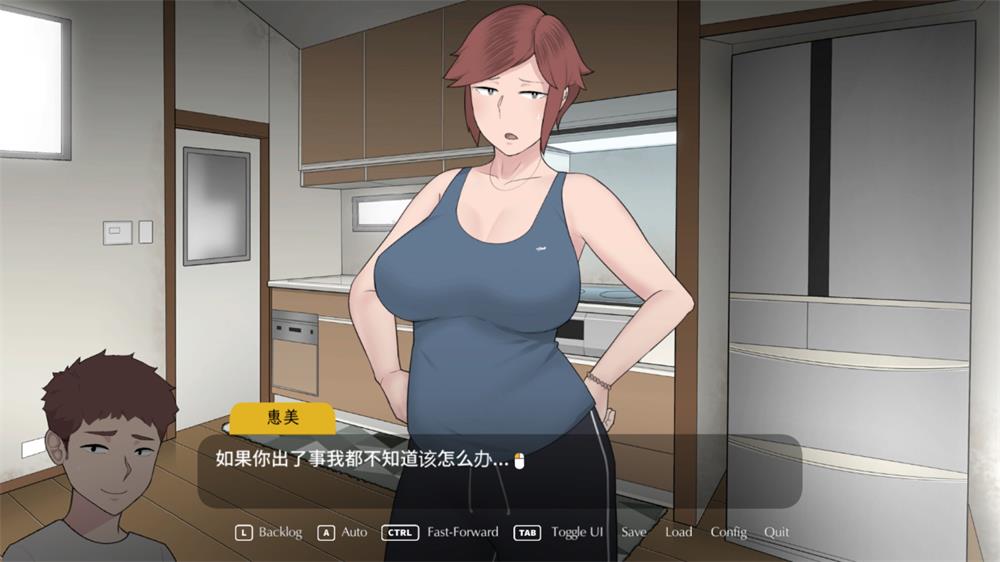Advance the dialogue text box
The width and height of the screenshot is (1000, 562).
(500, 470)
